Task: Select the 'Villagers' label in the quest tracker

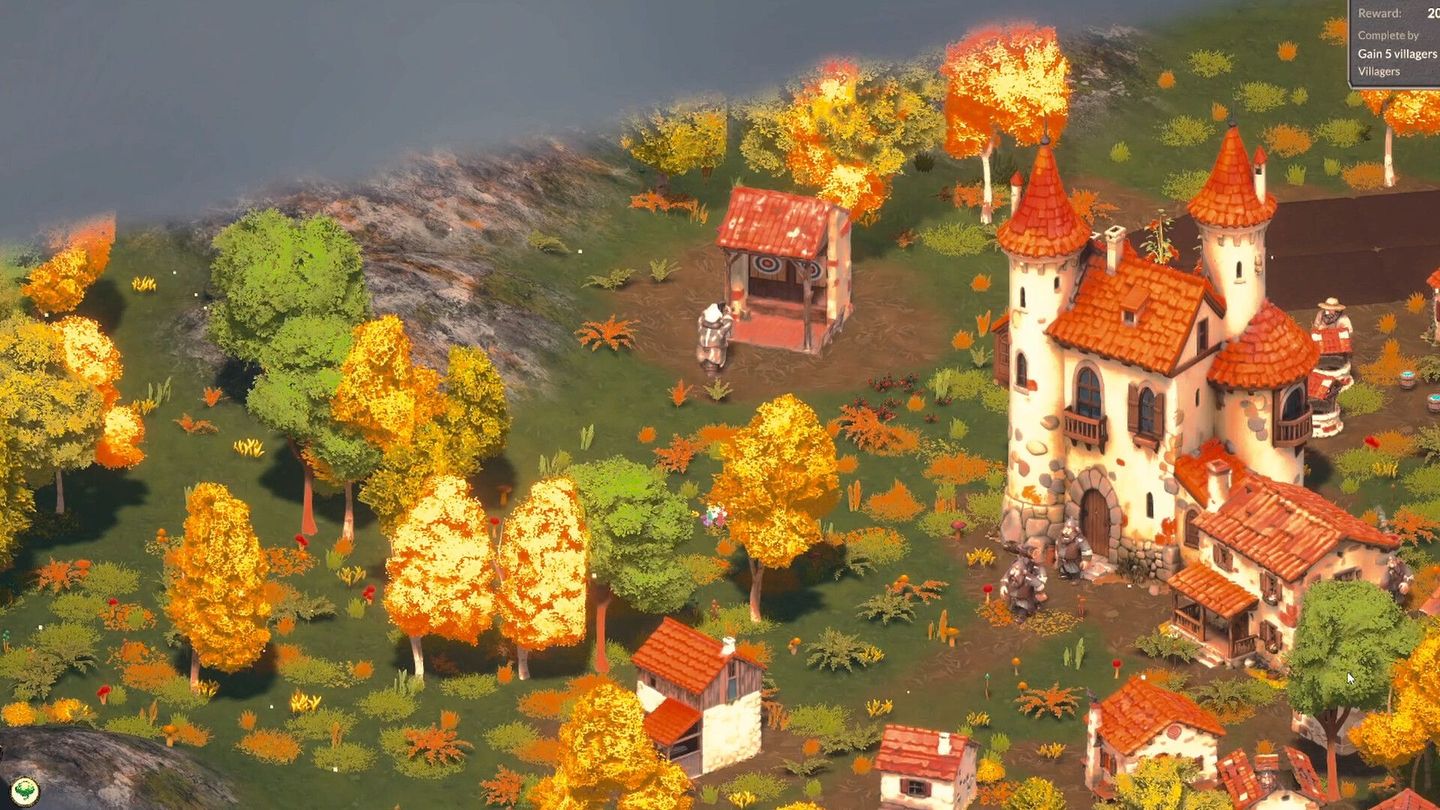Action: 1381,71
